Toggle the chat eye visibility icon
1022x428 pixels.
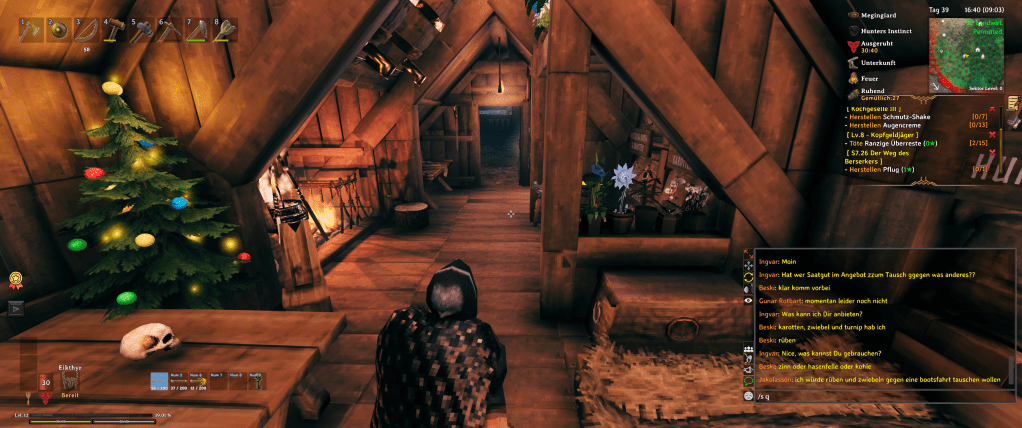pyautogui.click(x=747, y=300)
